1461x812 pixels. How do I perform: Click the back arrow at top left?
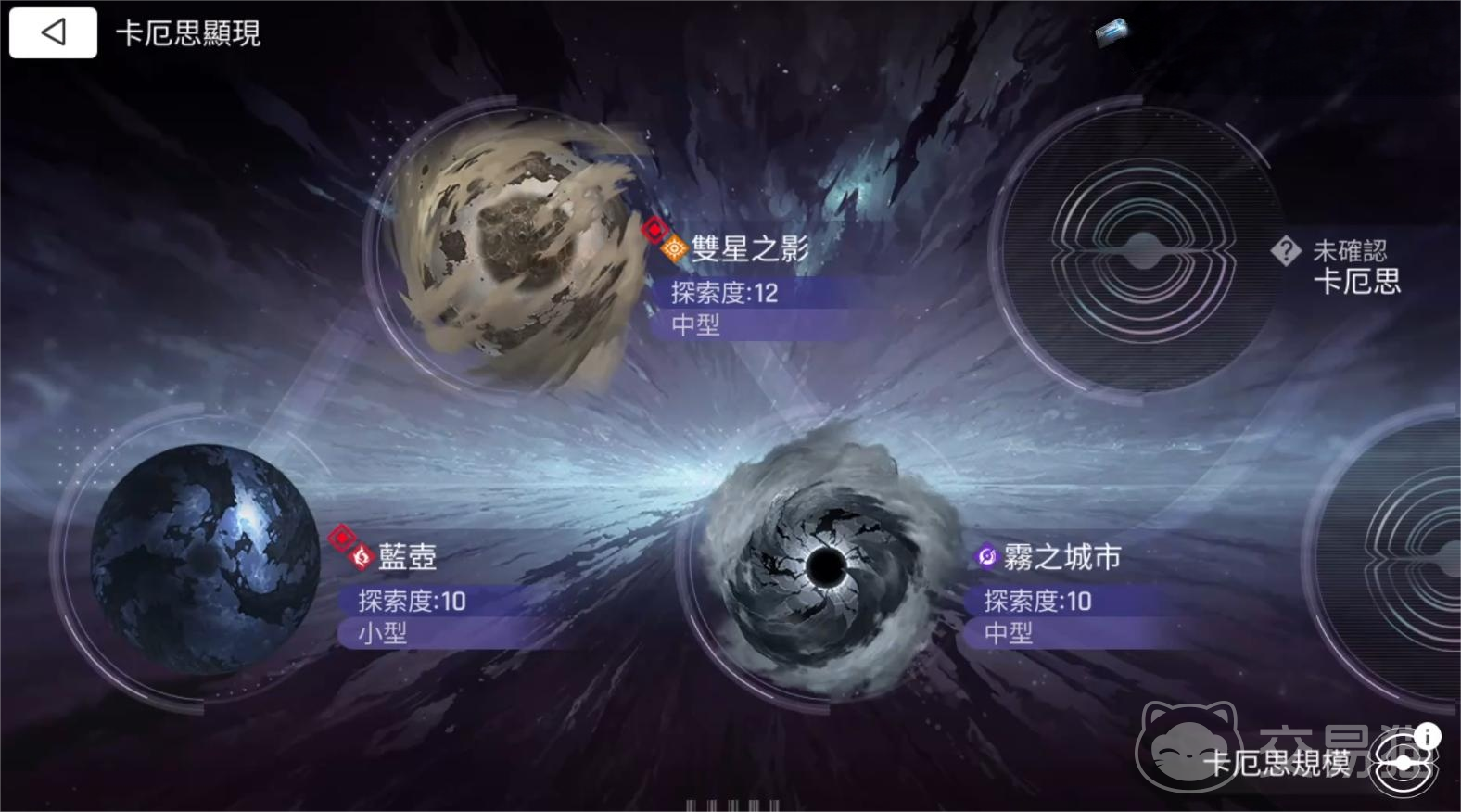click(52, 32)
